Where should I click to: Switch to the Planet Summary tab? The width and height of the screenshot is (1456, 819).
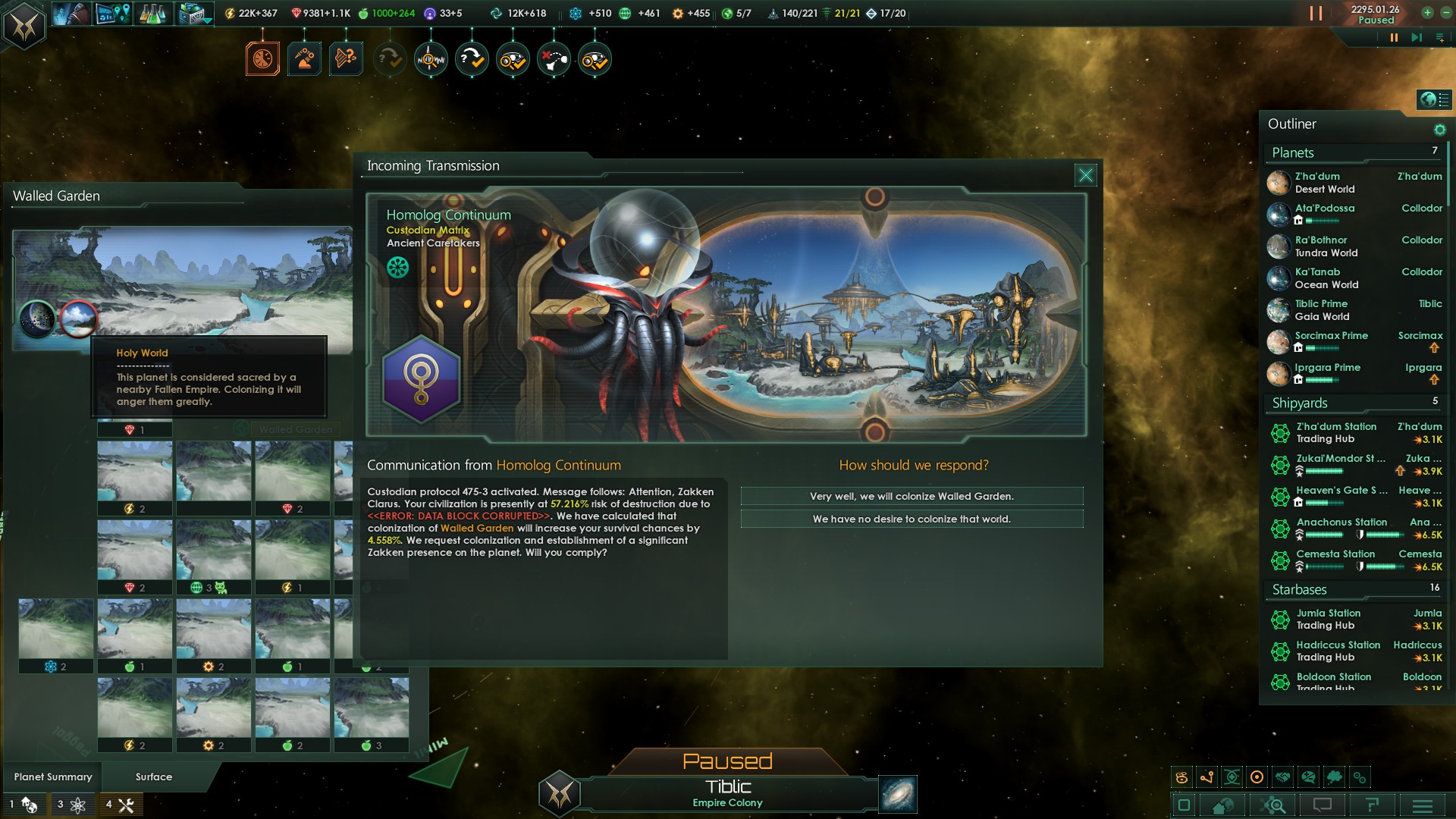point(53,777)
